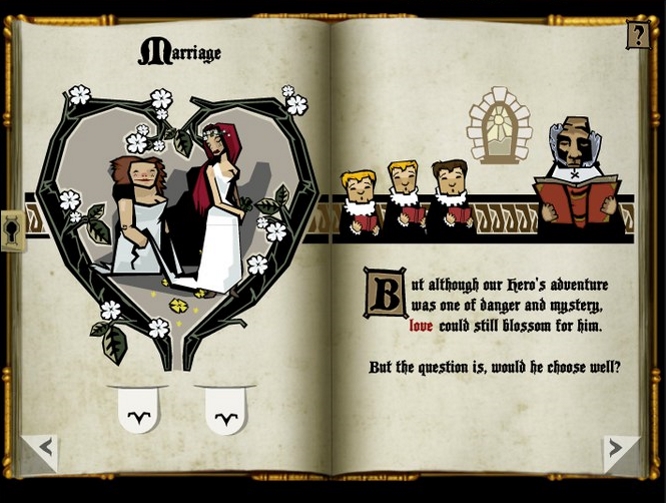Click the keyhole tab on the book edge

(x=12, y=231)
